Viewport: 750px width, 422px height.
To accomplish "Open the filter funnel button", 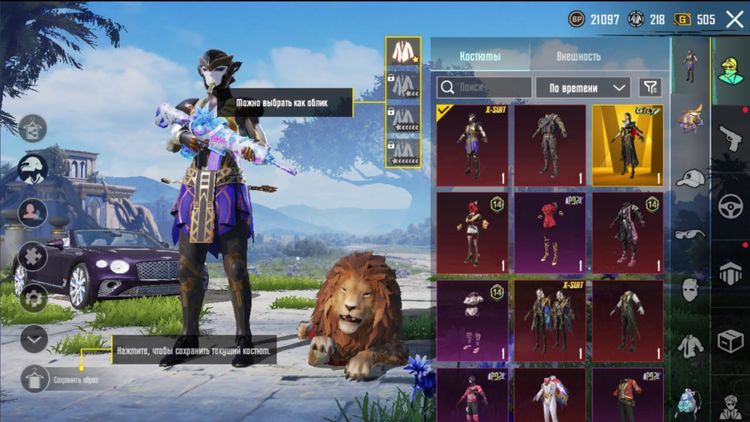I will [x=650, y=87].
